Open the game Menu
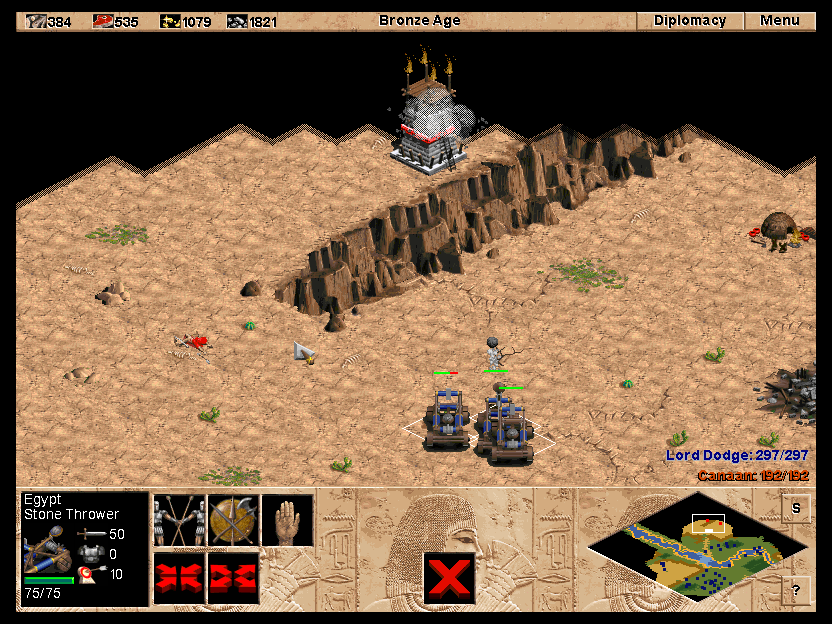The width and height of the screenshot is (832, 624). pos(779,21)
